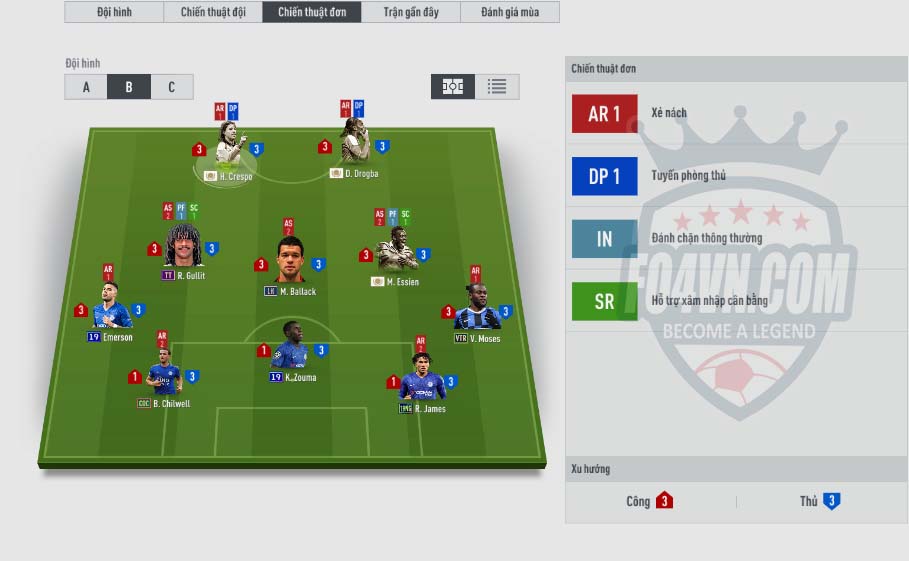This screenshot has width=909, height=561.
Task: Pick midfielder M. Ballack
Action: pyautogui.click(x=290, y=260)
